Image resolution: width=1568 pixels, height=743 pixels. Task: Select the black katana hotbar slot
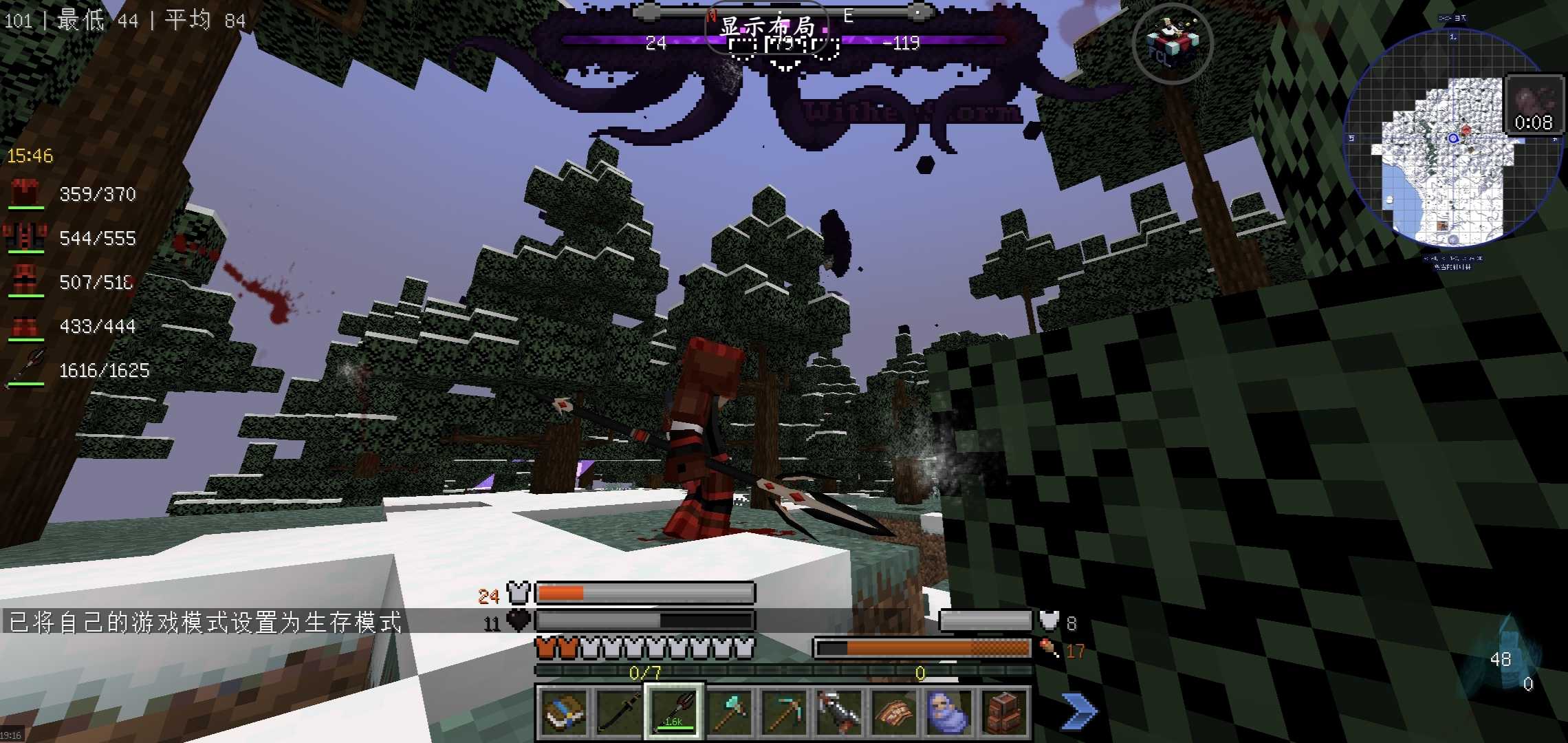618,712
